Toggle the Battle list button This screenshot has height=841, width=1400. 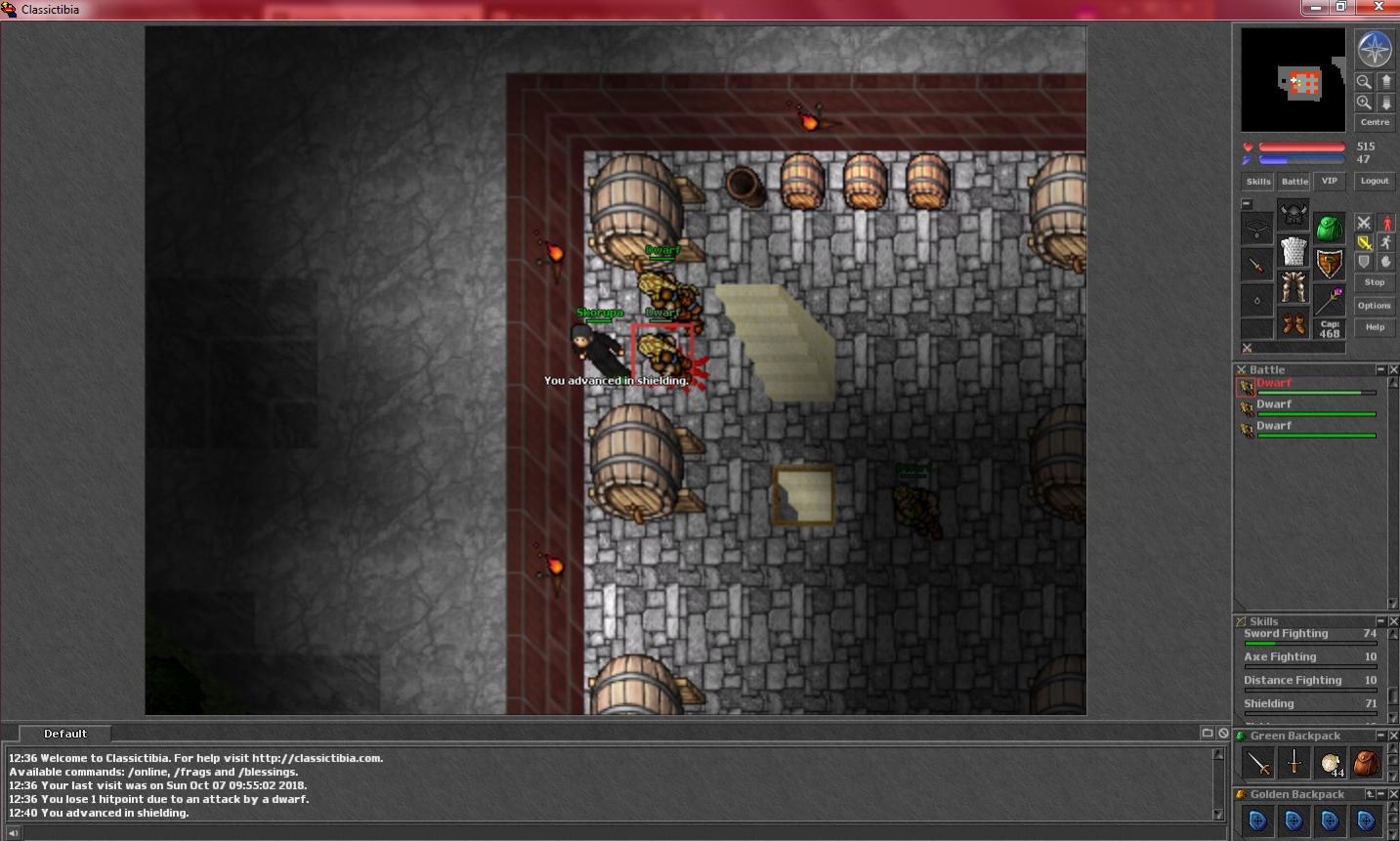pos(1294,181)
